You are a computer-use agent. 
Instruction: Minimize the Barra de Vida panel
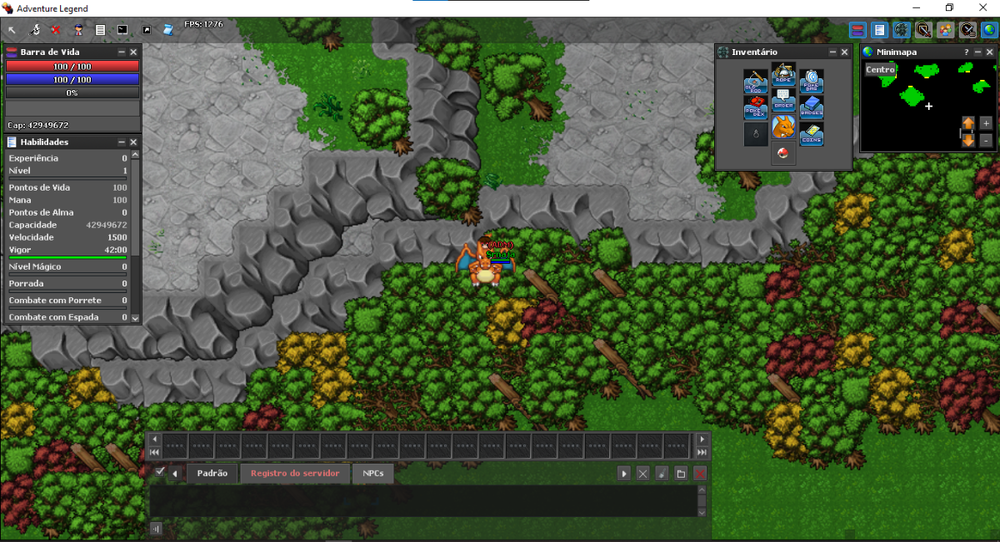121,52
